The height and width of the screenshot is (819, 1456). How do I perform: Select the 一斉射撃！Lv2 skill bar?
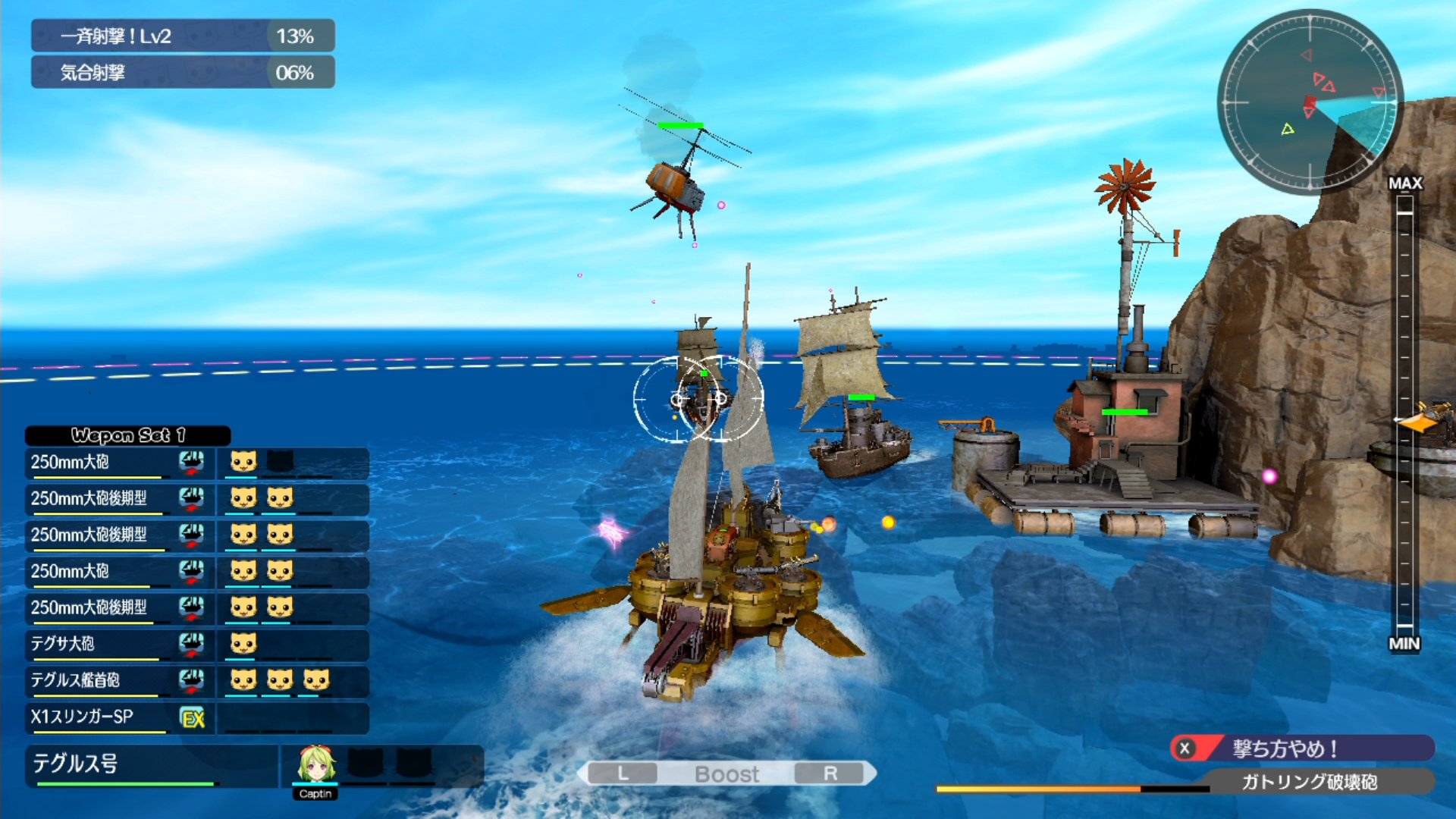(182, 36)
